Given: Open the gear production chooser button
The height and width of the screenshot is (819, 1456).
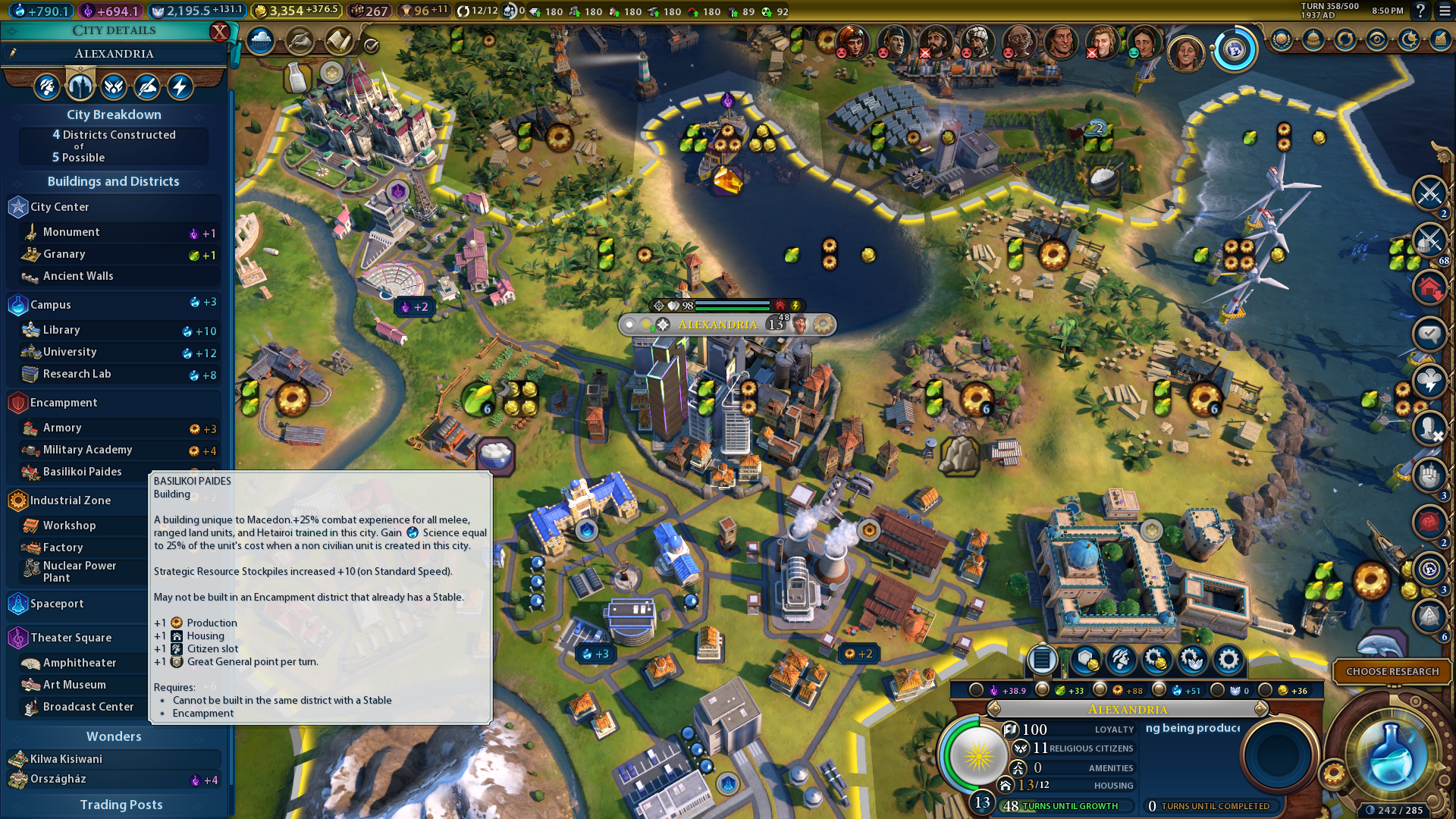Looking at the screenshot, I should [1228, 661].
